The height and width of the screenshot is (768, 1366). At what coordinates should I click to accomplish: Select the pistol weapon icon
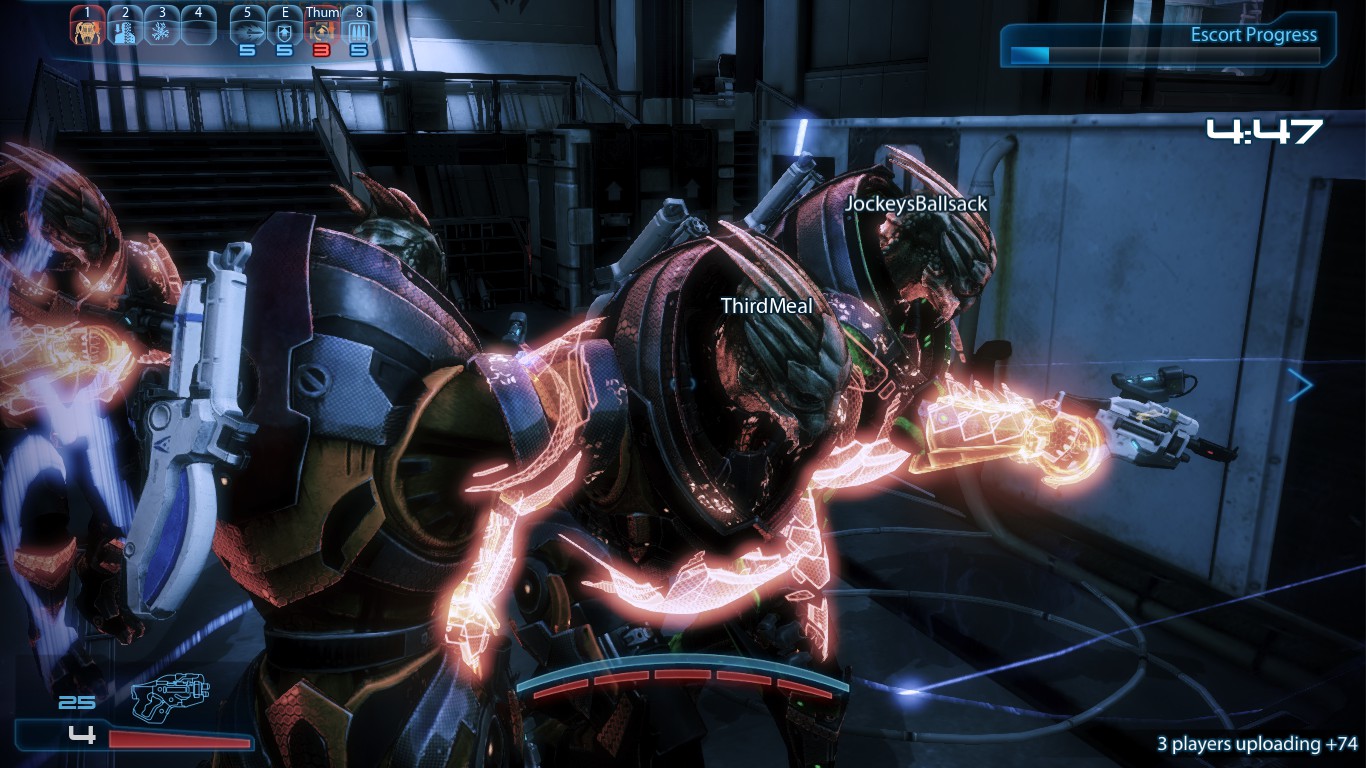[169, 696]
